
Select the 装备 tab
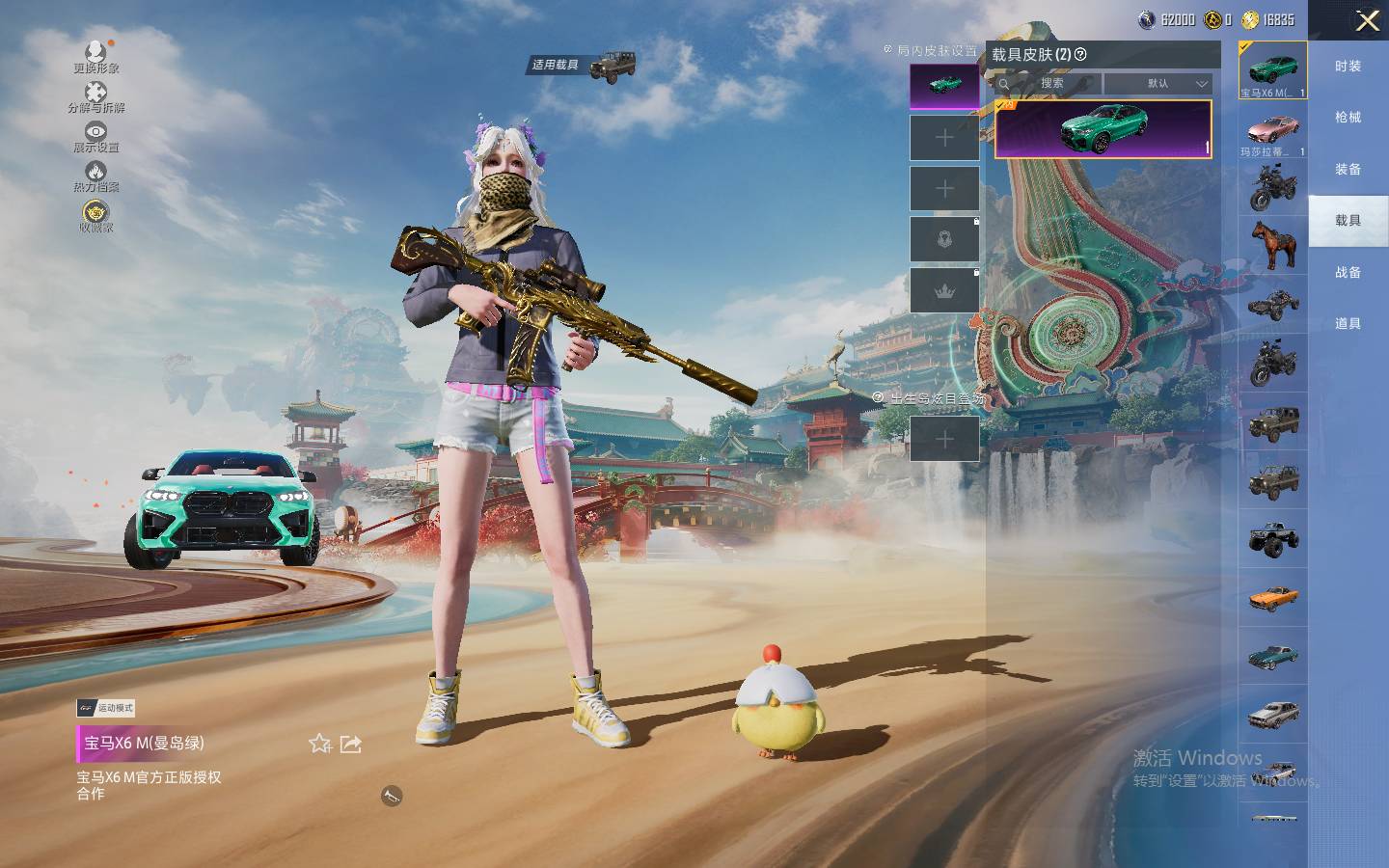[x=1348, y=170]
